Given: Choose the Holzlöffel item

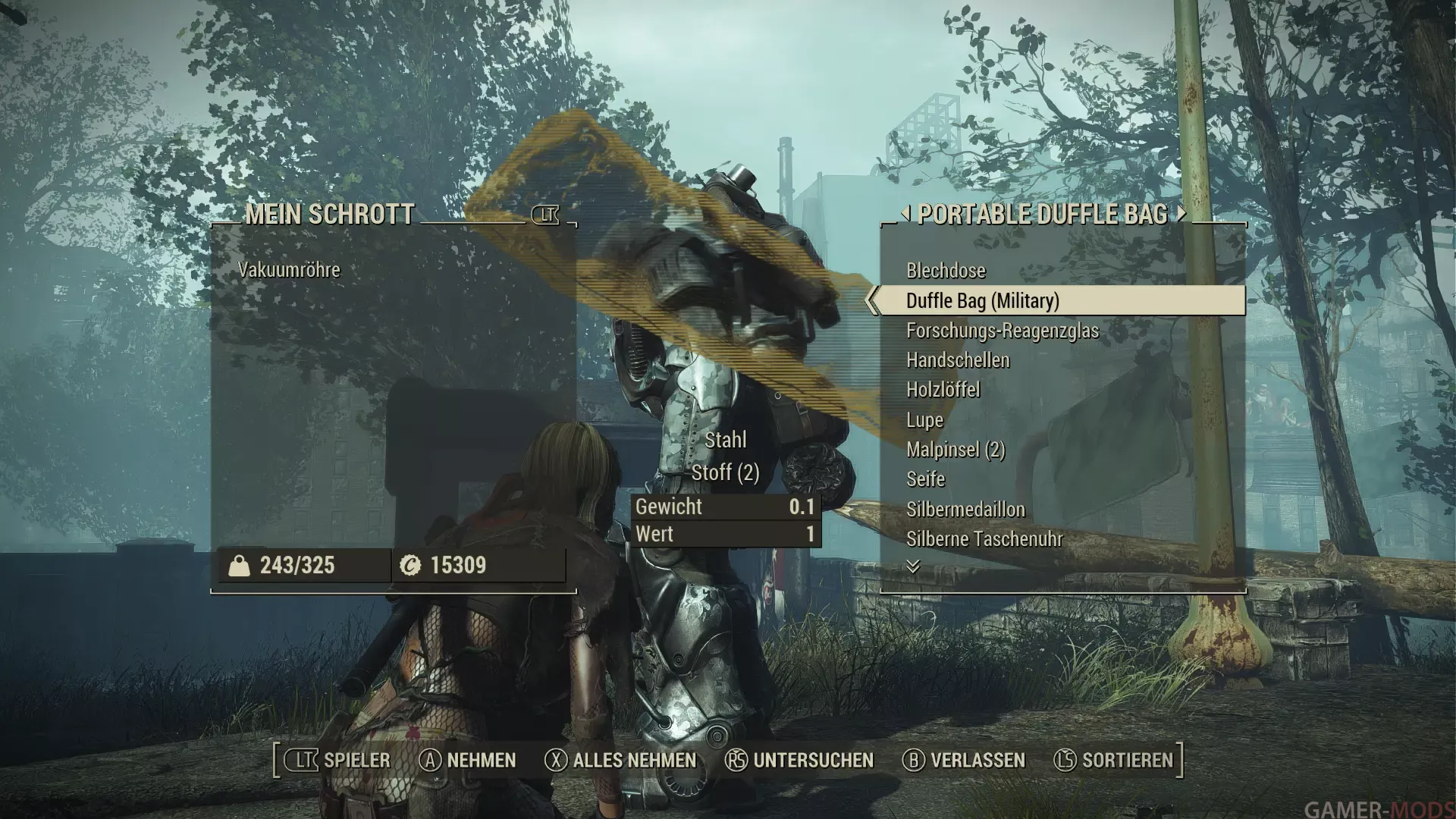Looking at the screenshot, I should point(943,390).
